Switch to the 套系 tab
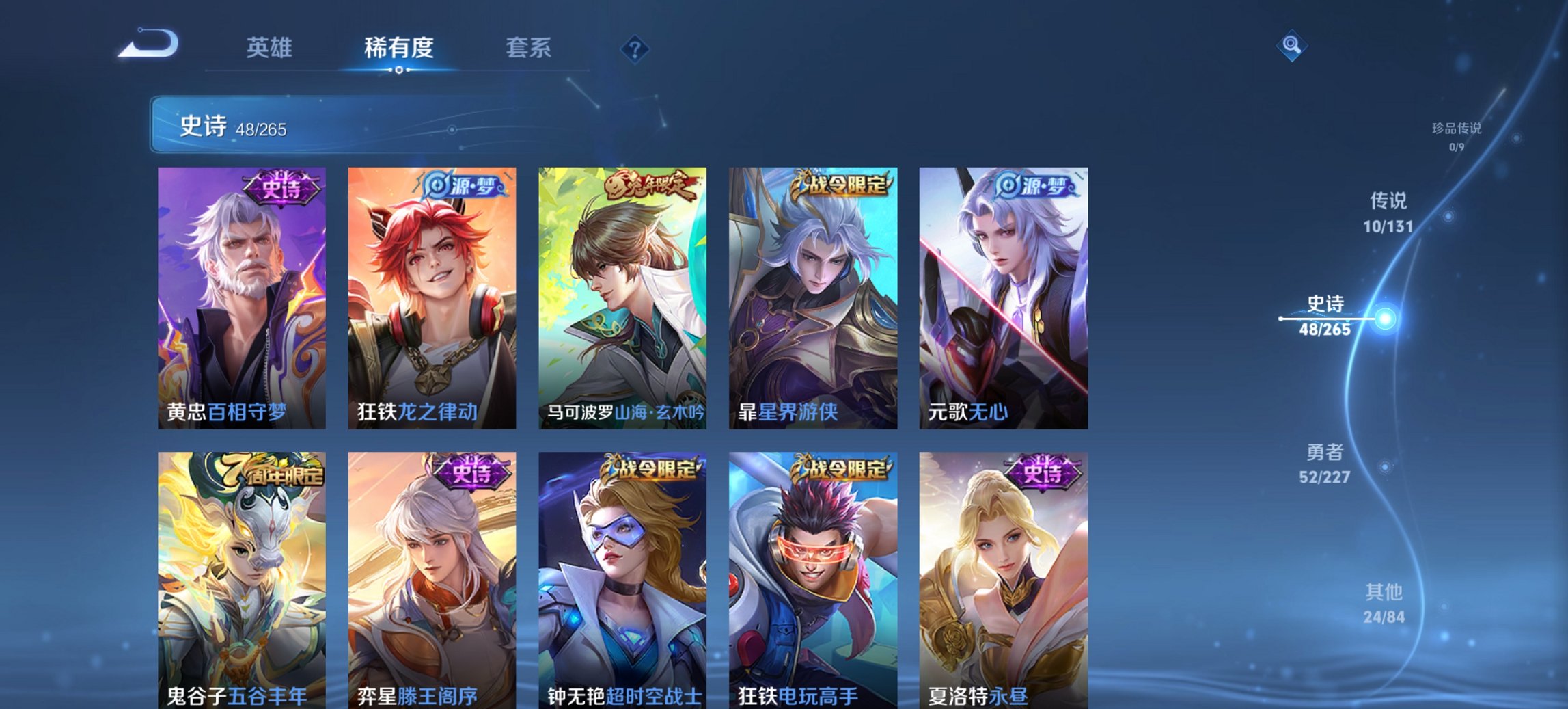 tap(529, 48)
